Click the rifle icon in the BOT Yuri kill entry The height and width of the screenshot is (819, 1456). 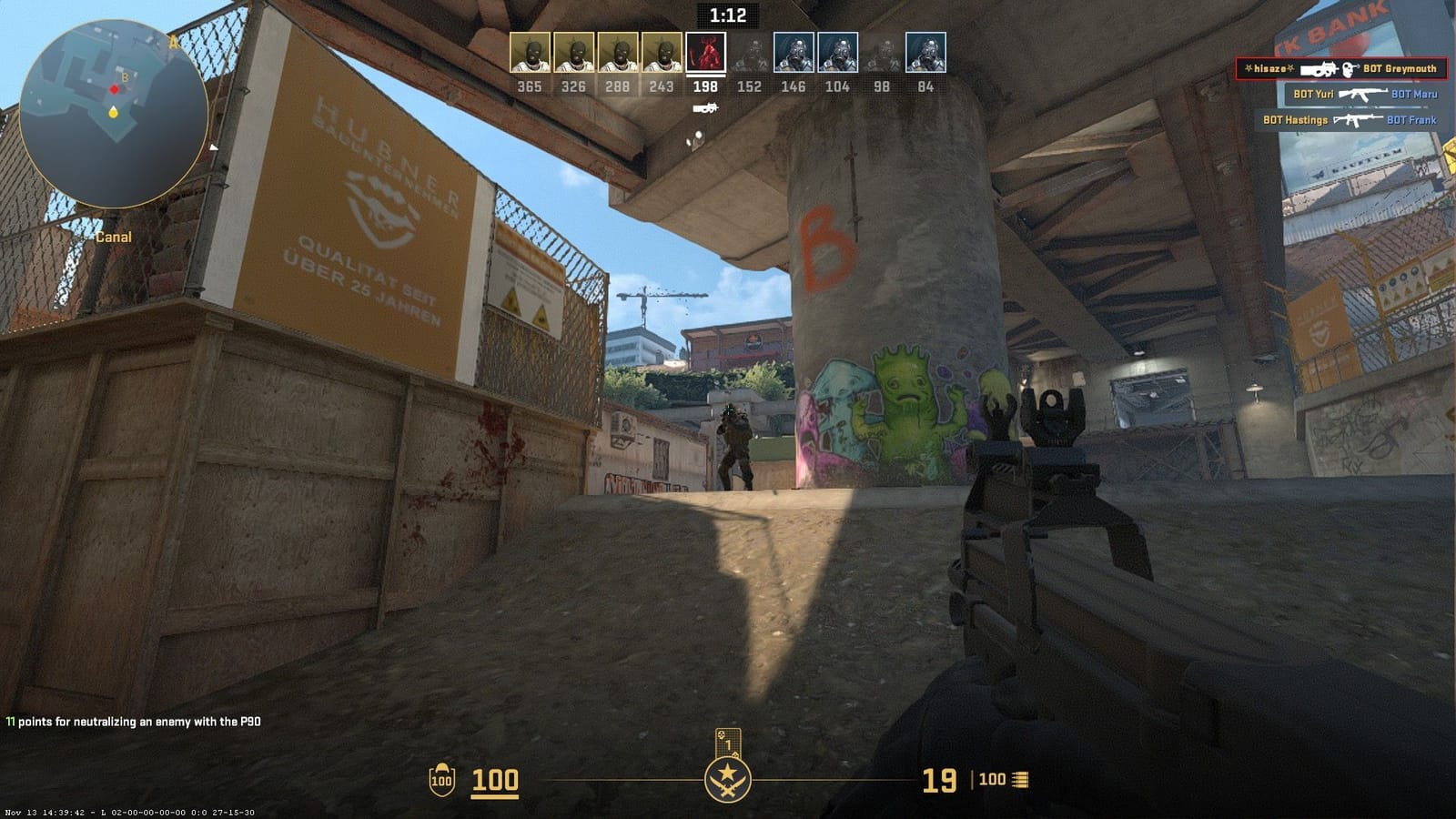point(1363,94)
